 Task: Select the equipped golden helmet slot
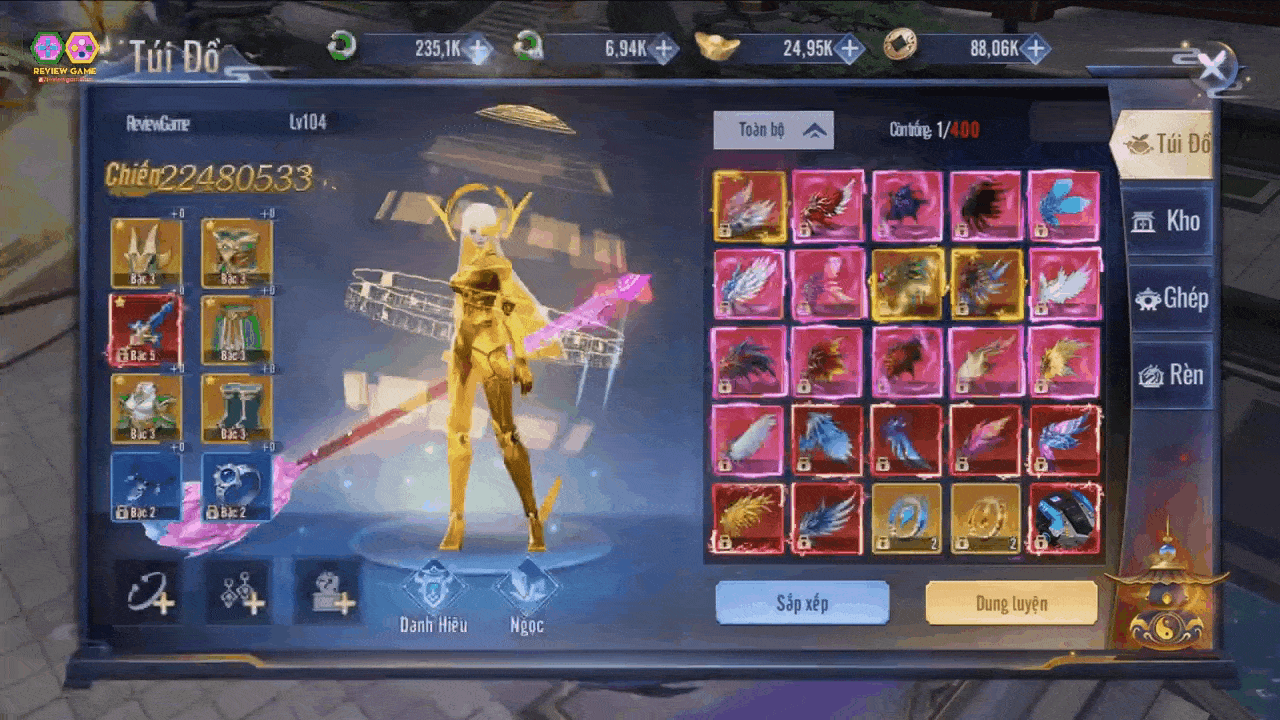pyautogui.click(x=146, y=252)
